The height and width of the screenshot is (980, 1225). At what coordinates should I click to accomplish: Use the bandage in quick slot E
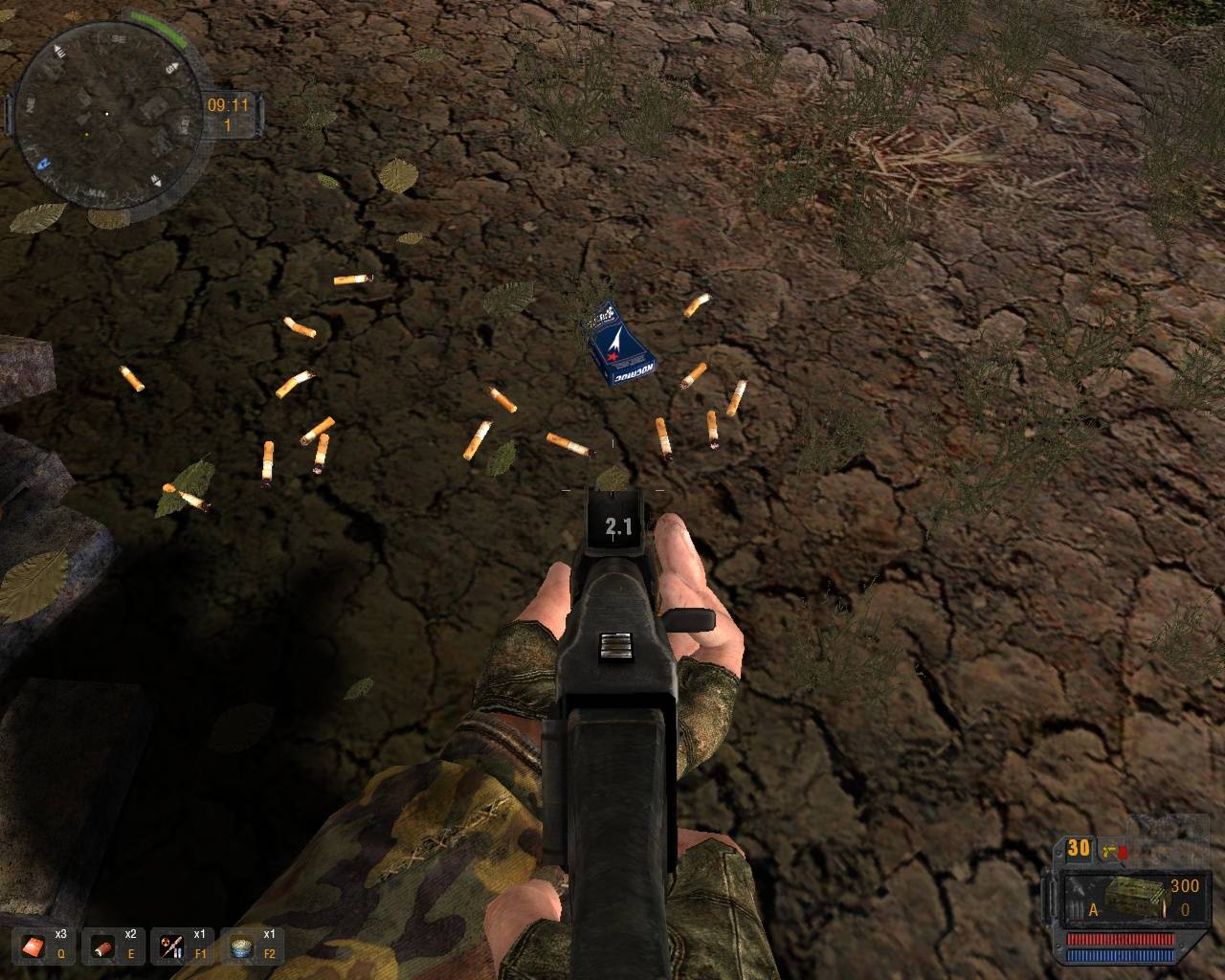pyautogui.click(x=100, y=947)
